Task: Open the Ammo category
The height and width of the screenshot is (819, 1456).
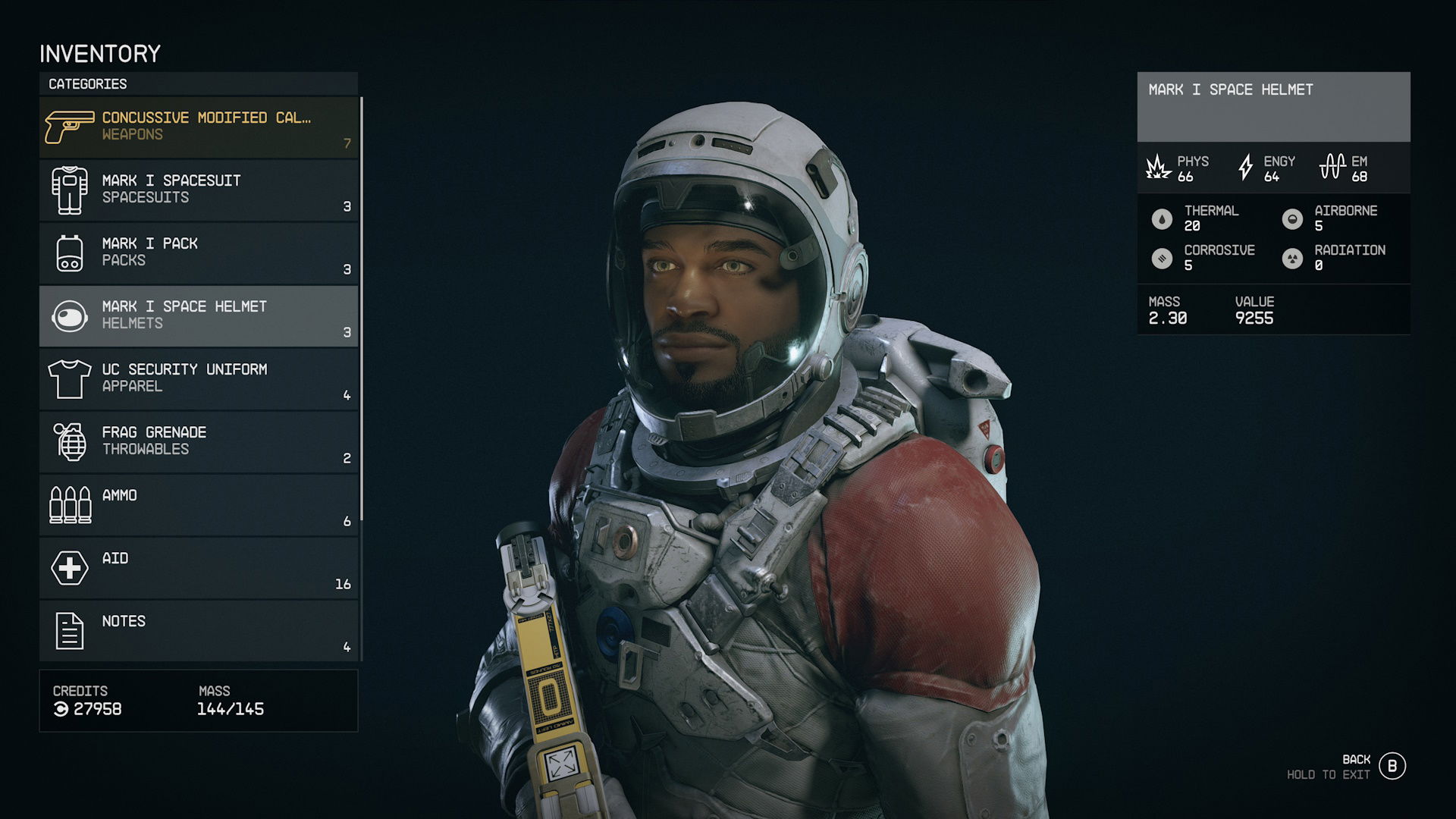Action: click(x=199, y=504)
